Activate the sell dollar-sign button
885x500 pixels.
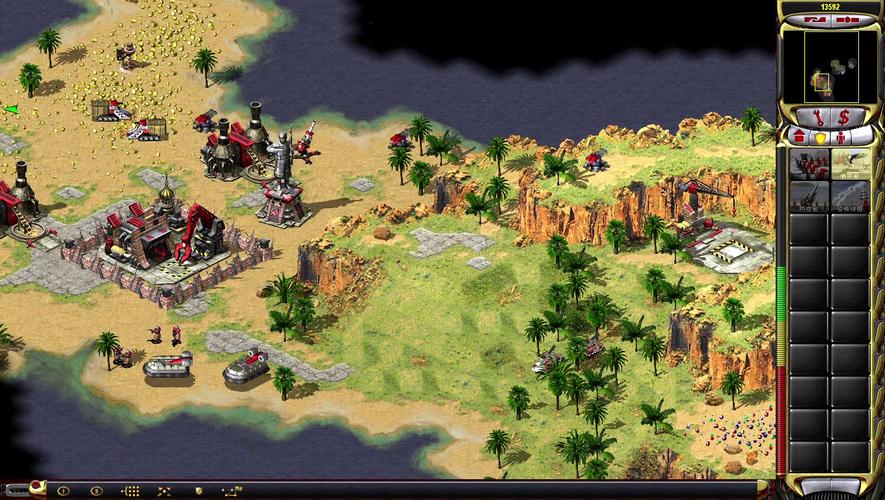click(x=844, y=116)
